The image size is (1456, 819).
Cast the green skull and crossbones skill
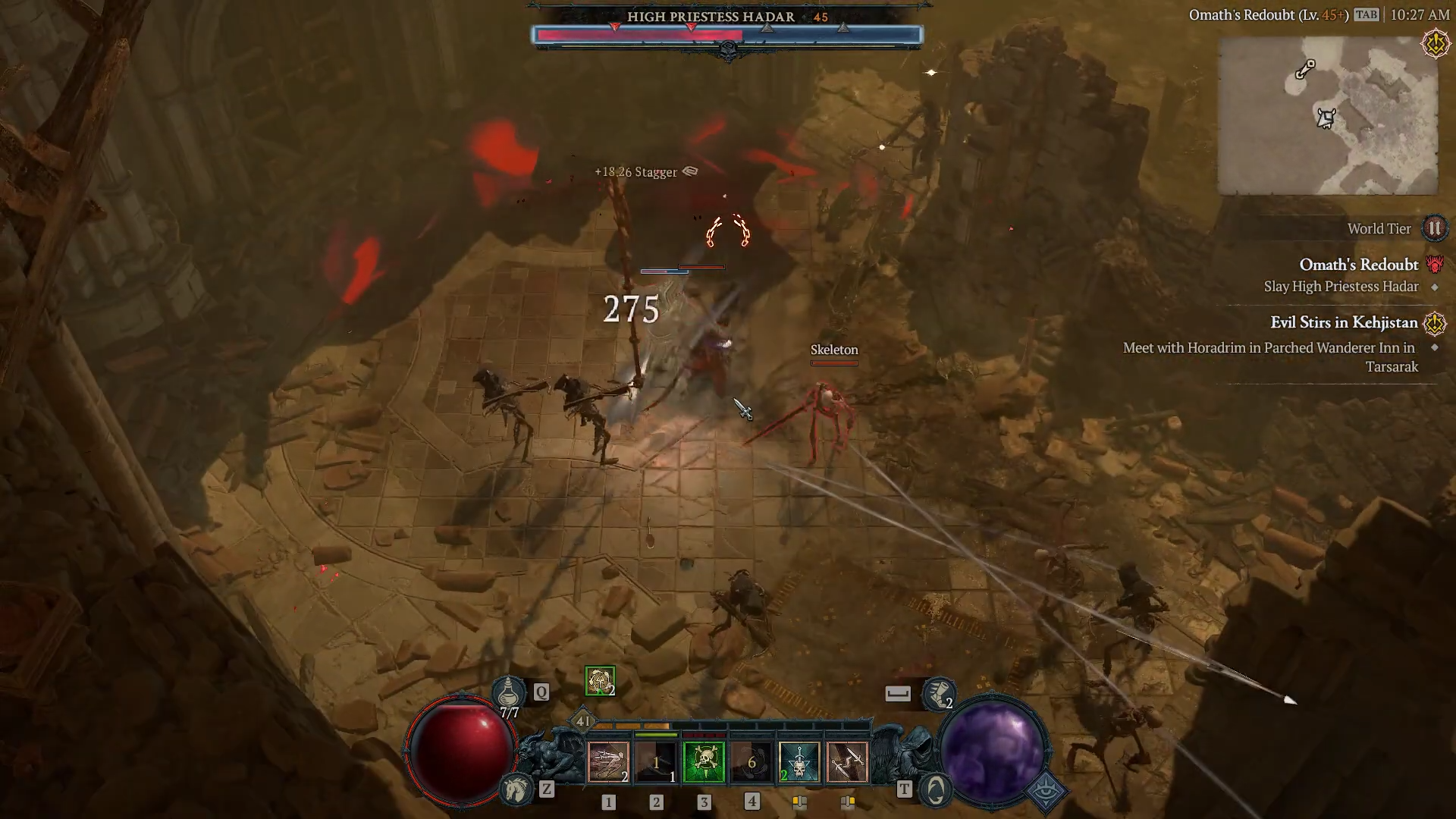click(x=704, y=761)
